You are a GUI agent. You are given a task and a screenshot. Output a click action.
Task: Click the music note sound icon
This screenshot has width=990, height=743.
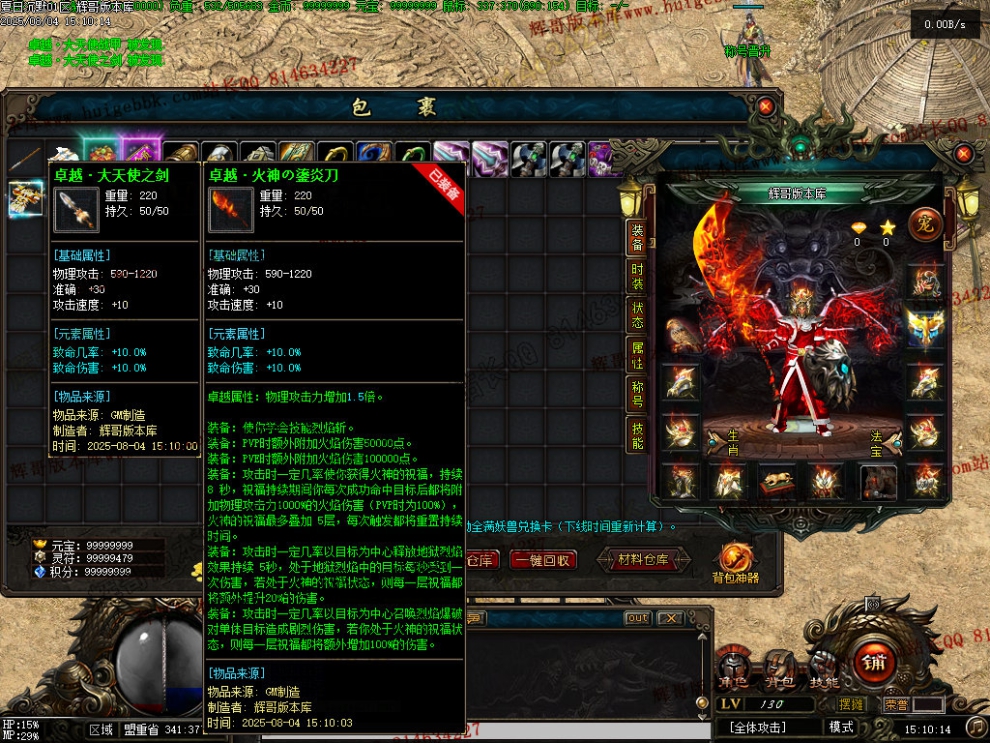click(975, 727)
